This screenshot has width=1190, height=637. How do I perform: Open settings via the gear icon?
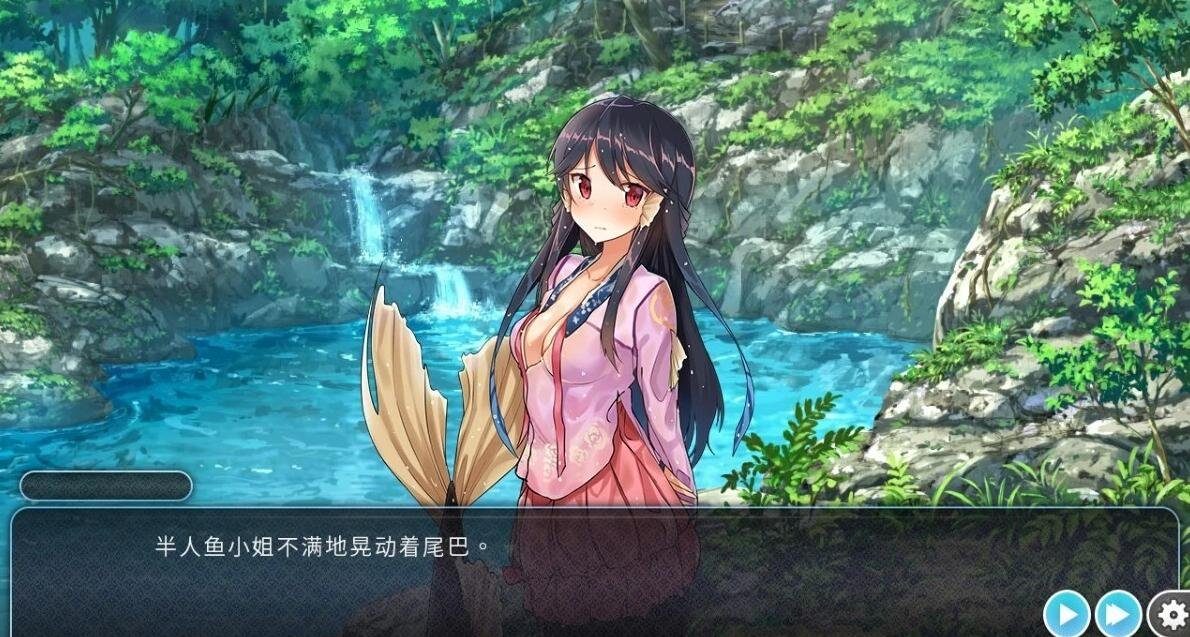1169,612
